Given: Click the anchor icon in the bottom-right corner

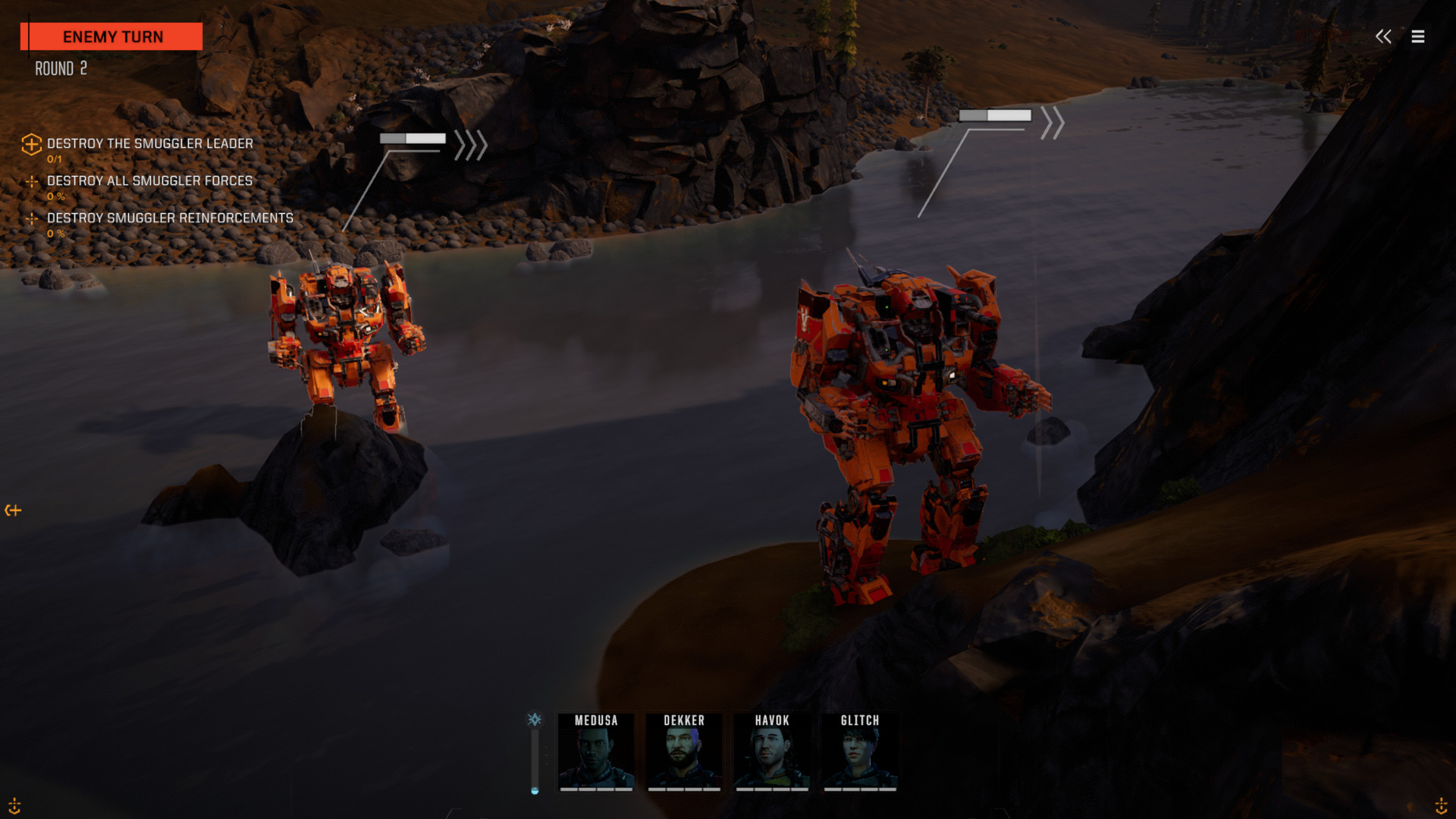Looking at the screenshot, I should [1440, 805].
